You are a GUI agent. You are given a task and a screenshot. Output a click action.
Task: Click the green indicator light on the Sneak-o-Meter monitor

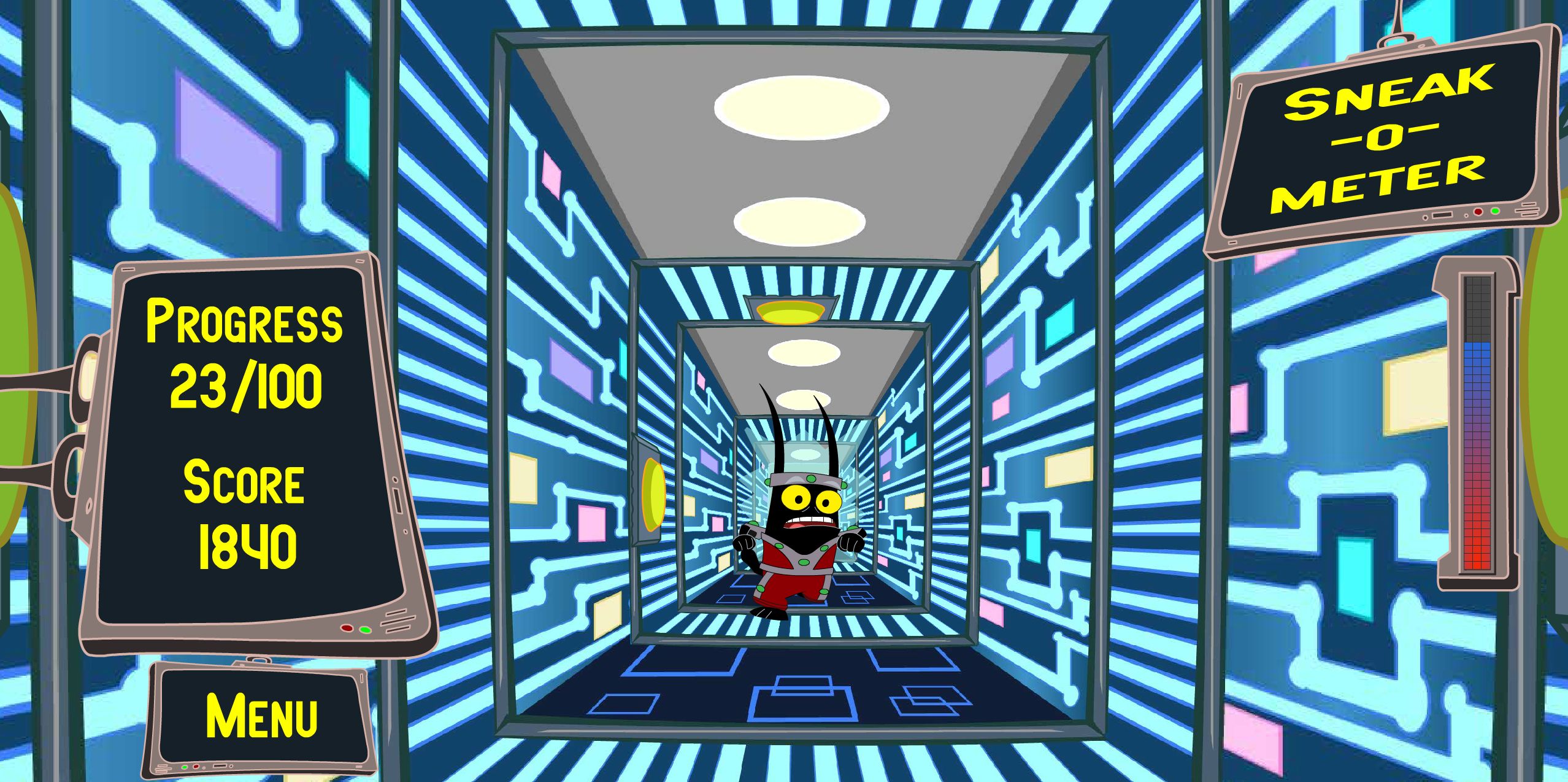click(x=1496, y=211)
